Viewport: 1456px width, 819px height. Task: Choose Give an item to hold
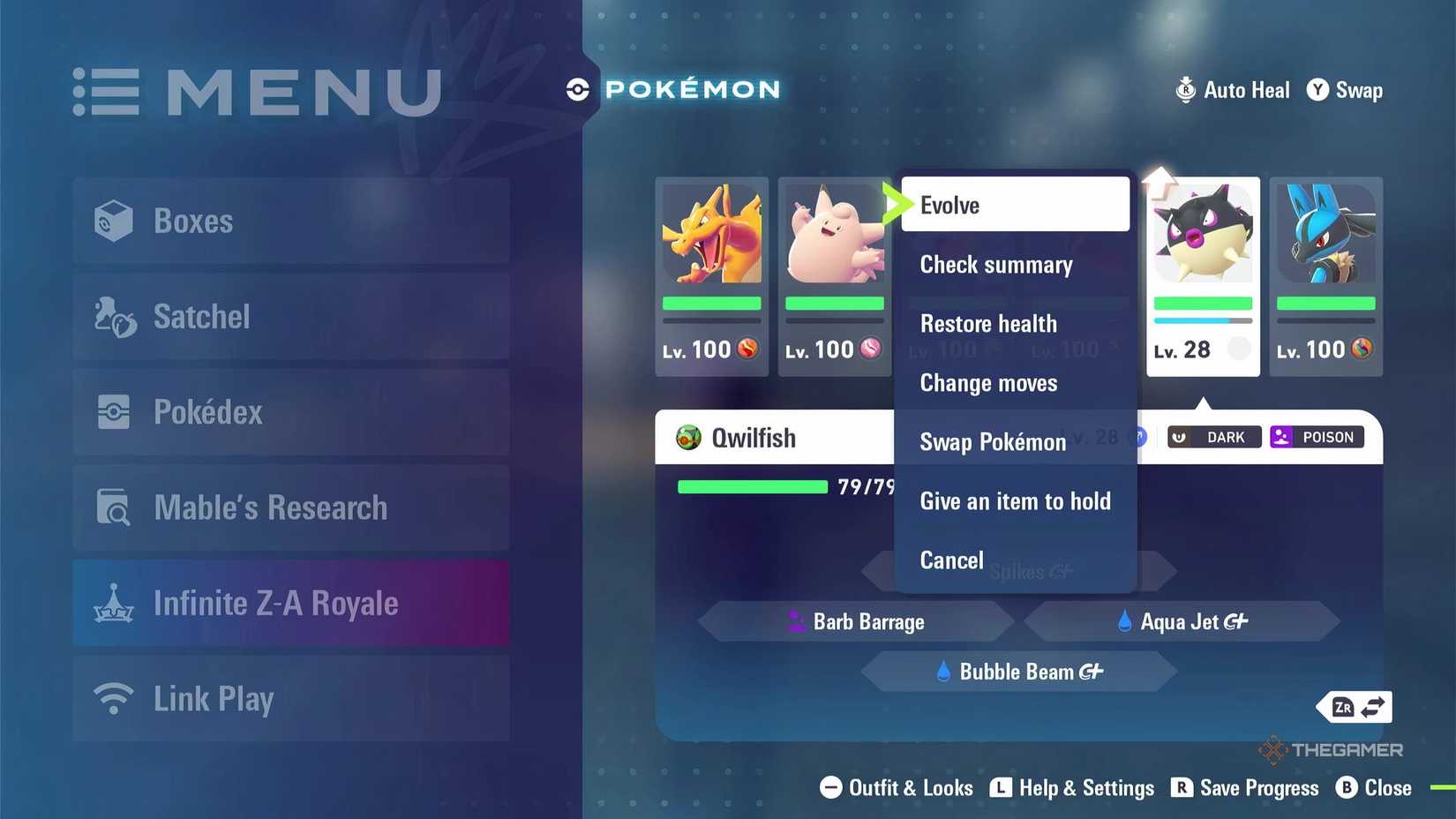pos(1016,501)
